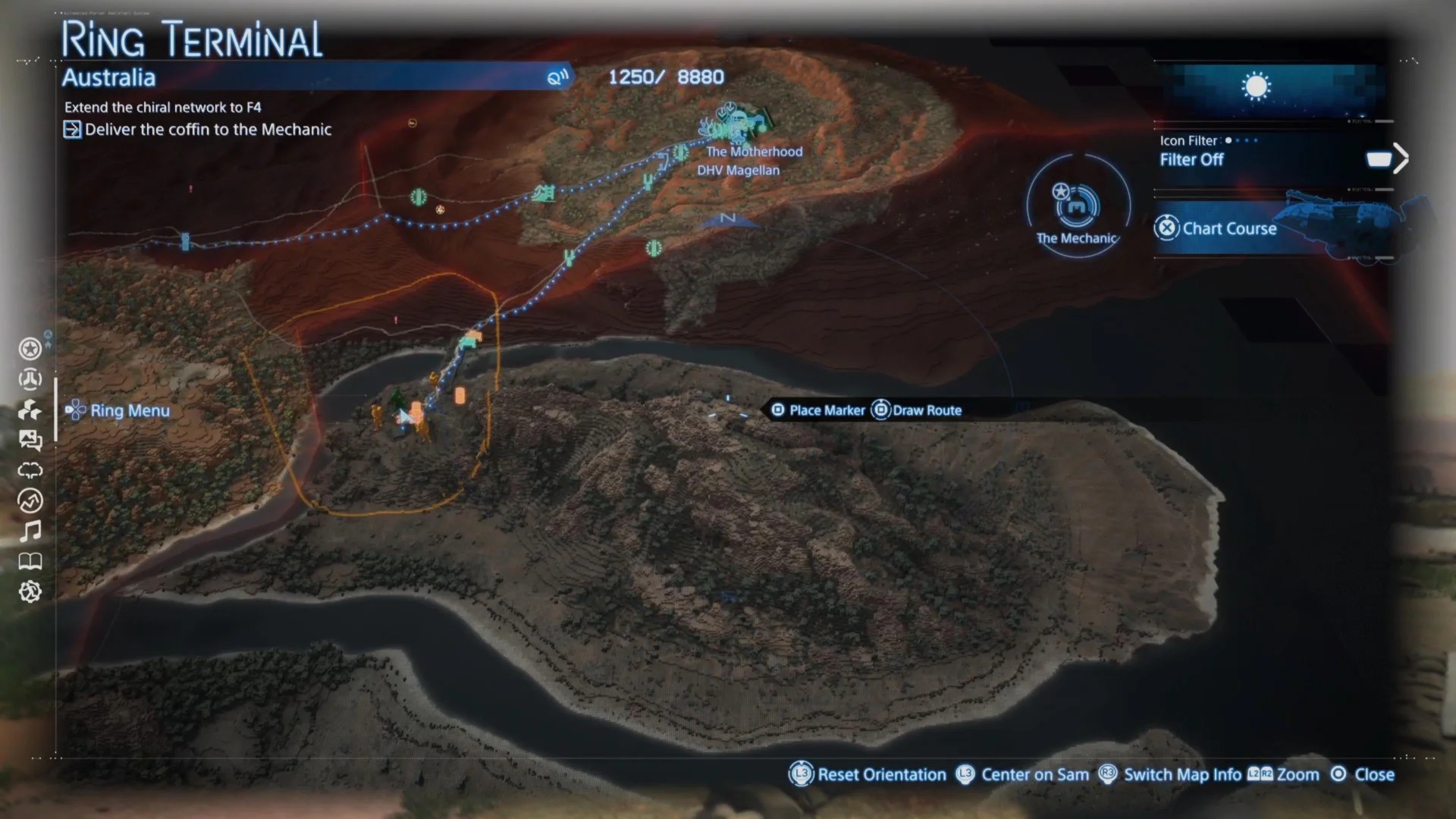1456x819 pixels.
Task: Open the open-book icon in the sidebar
Action: [30, 561]
